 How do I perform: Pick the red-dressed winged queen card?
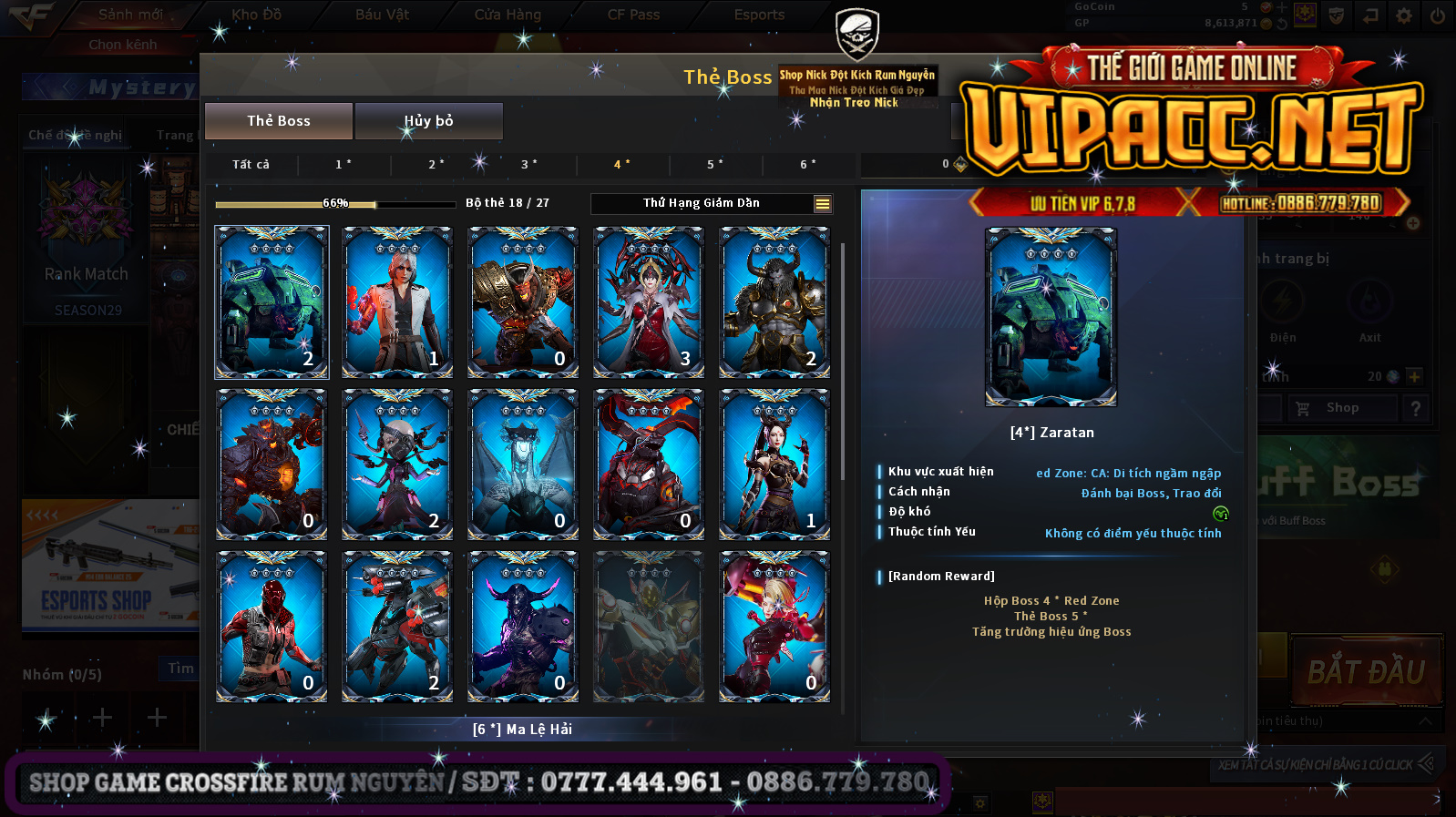pos(649,301)
